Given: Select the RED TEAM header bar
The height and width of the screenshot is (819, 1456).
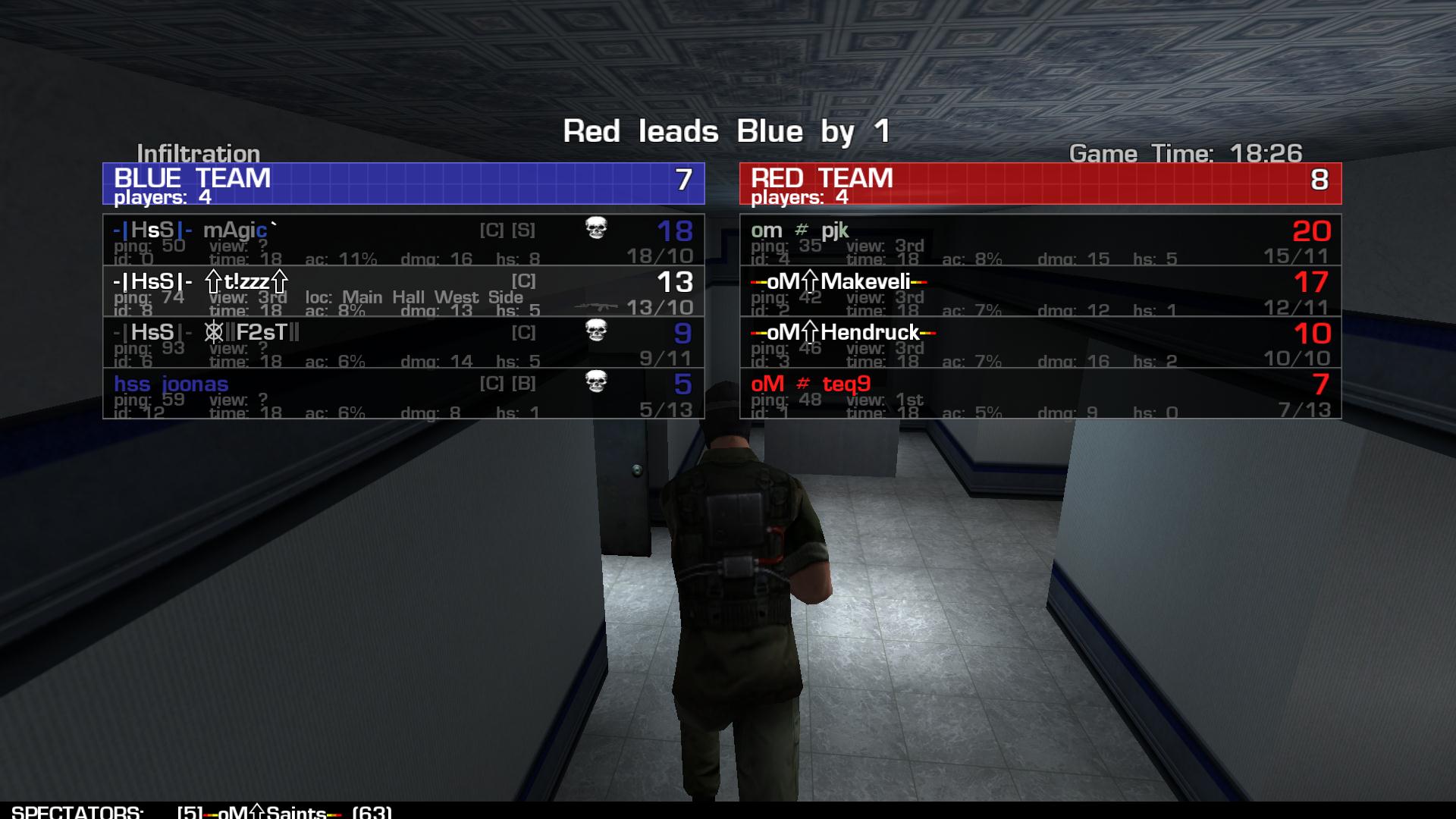Looking at the screenshot, I should coord(1040,184).
